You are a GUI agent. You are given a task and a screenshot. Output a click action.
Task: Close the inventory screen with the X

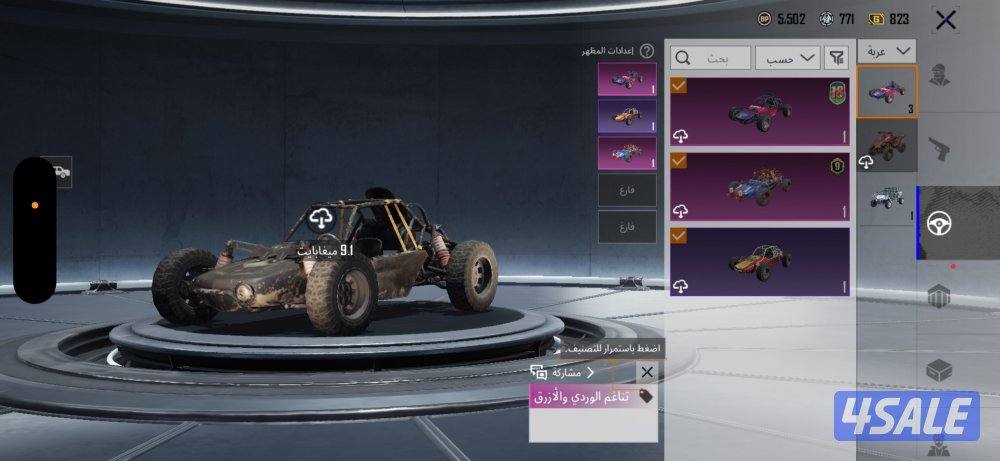pyautogui.click(x=945, y=19)
